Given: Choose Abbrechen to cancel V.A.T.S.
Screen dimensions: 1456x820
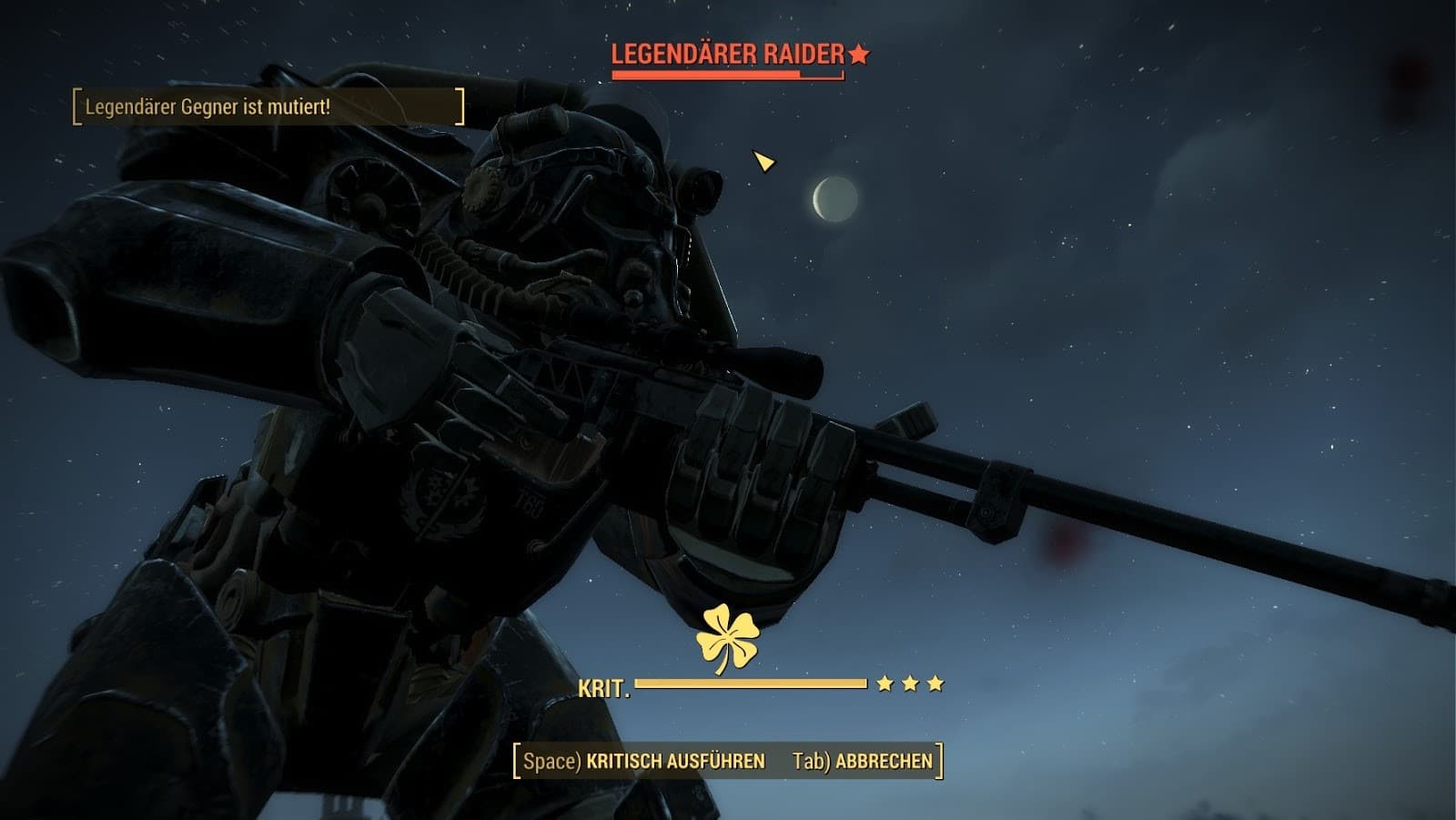Looking at the screenshot, I should (x=863, y=761).
